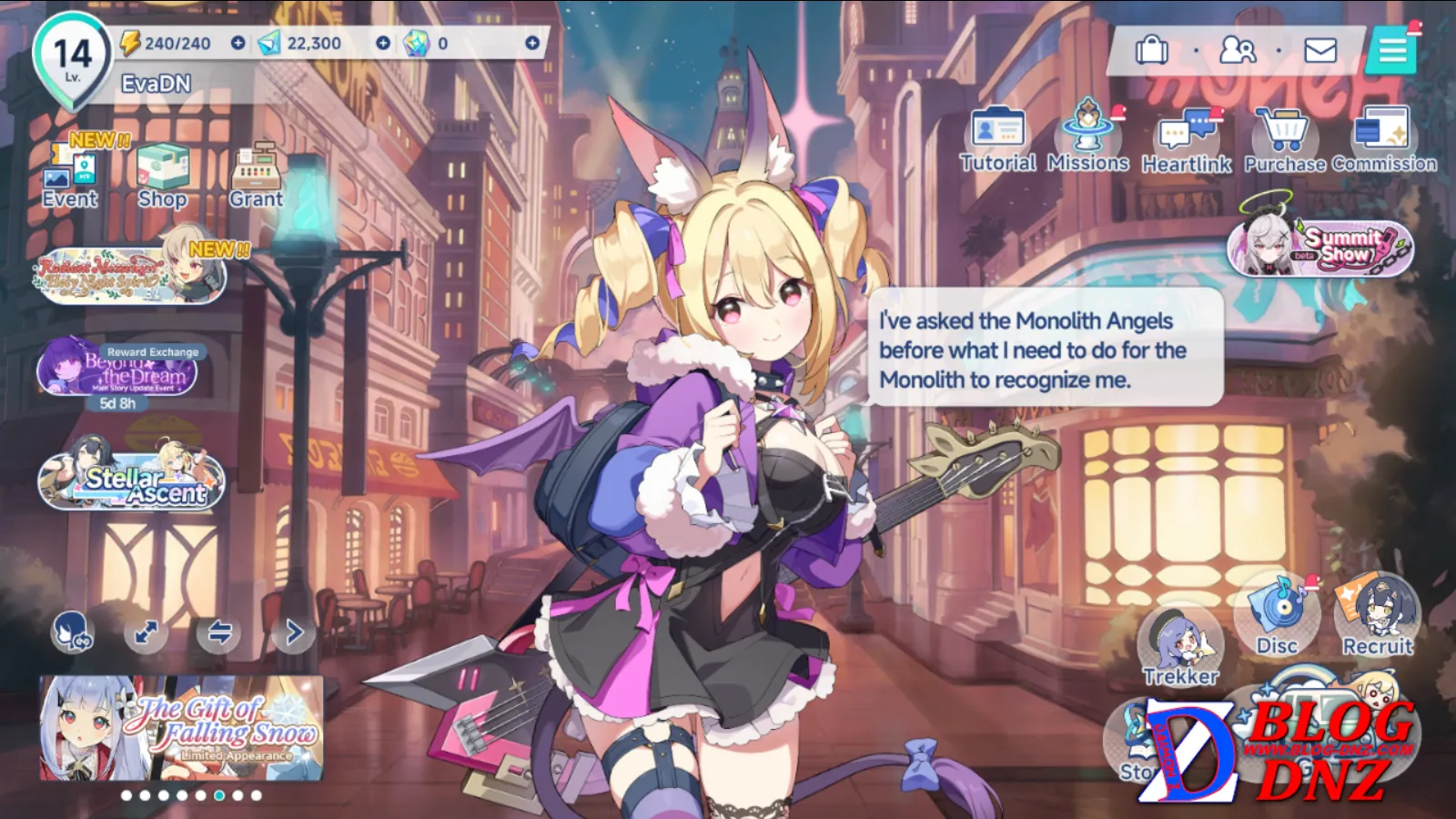1456x819 pixels.
Task: Go to Recruit
Action: click(x=1377, y=616)
